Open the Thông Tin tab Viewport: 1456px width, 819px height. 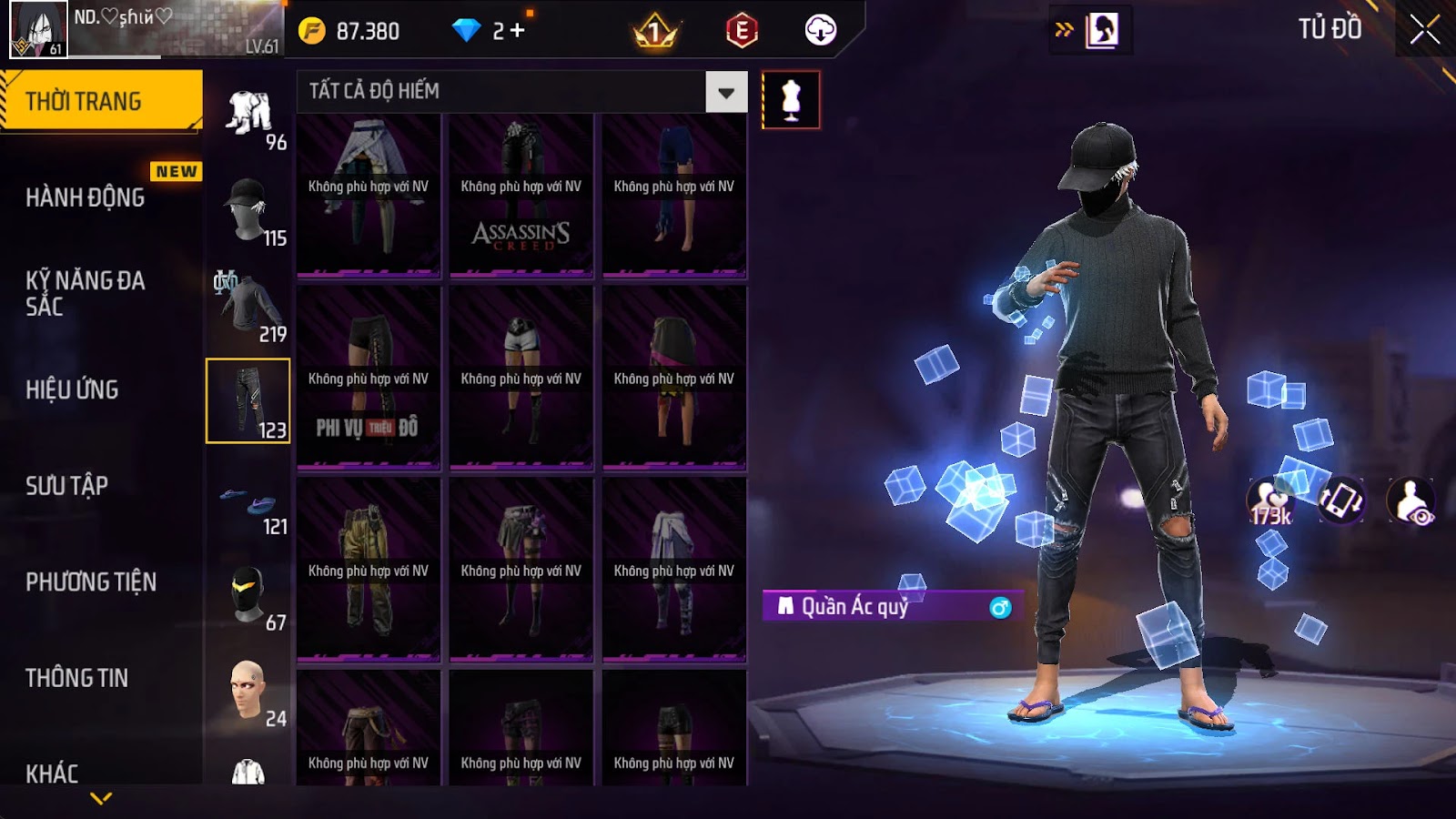[x=77, y=678]
